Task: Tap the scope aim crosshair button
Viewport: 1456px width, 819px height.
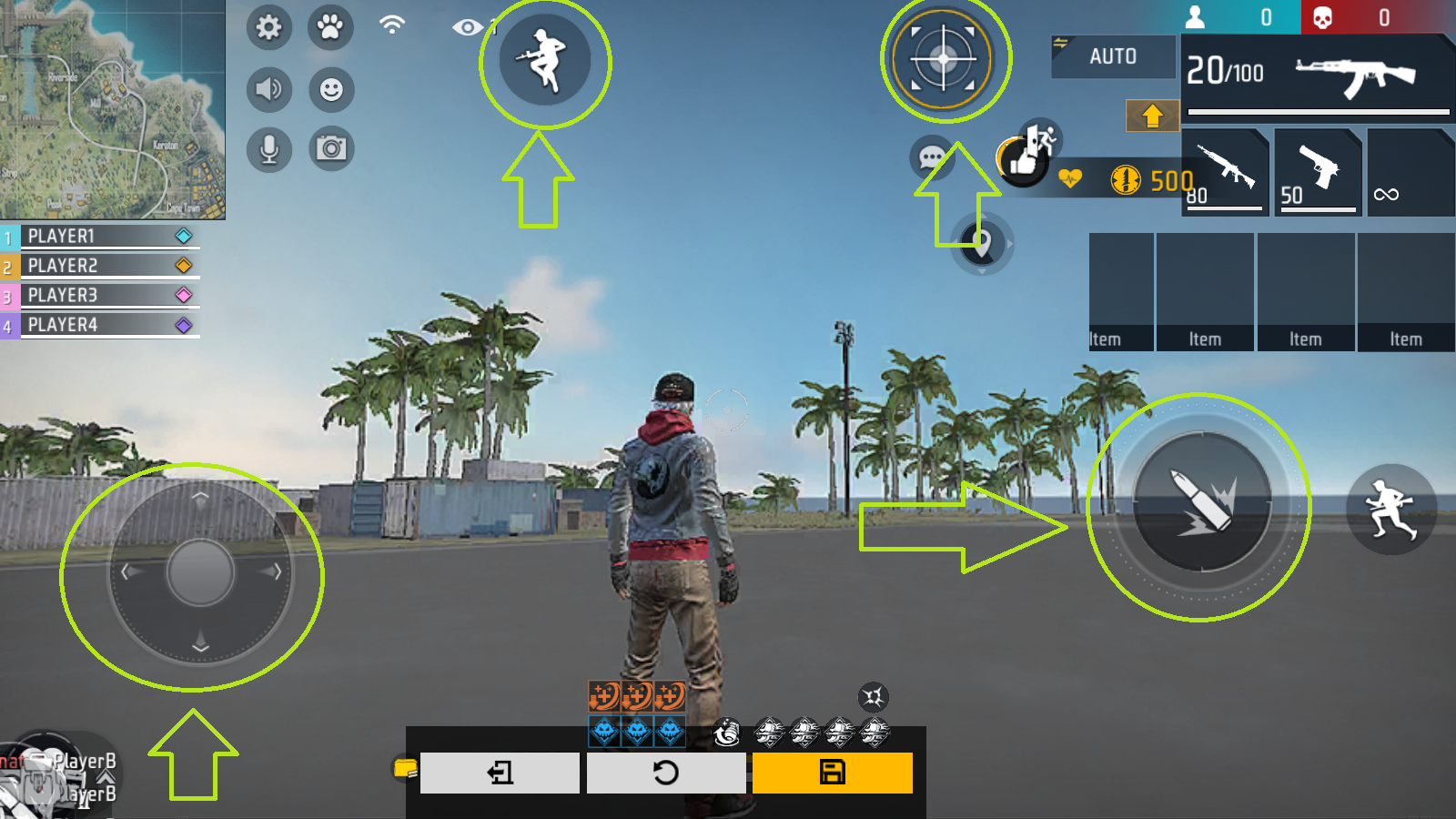Action: pyautogui.click(x=944, y=59)
